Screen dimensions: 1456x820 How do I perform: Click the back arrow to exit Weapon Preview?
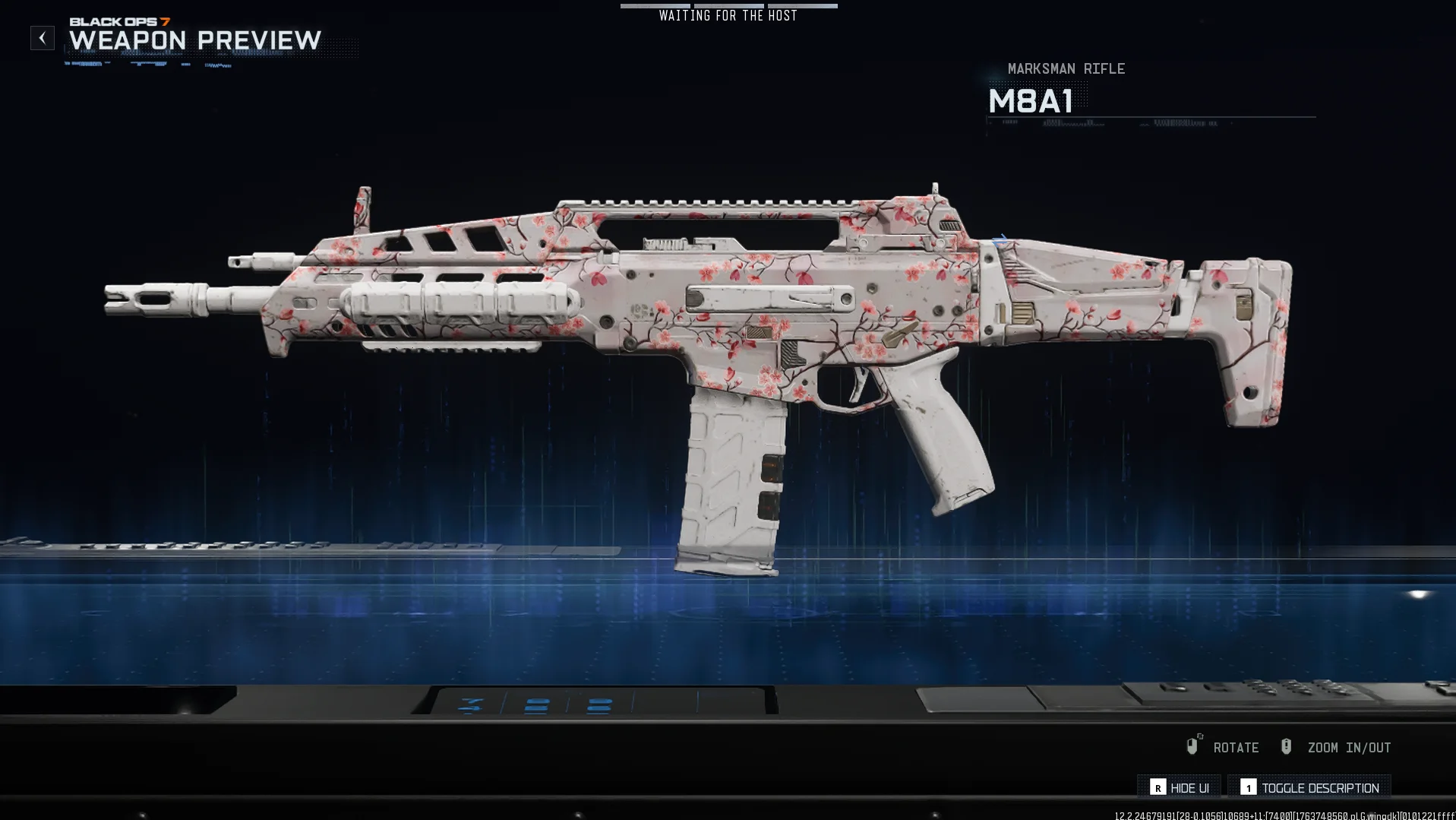[x=42, y=37]
